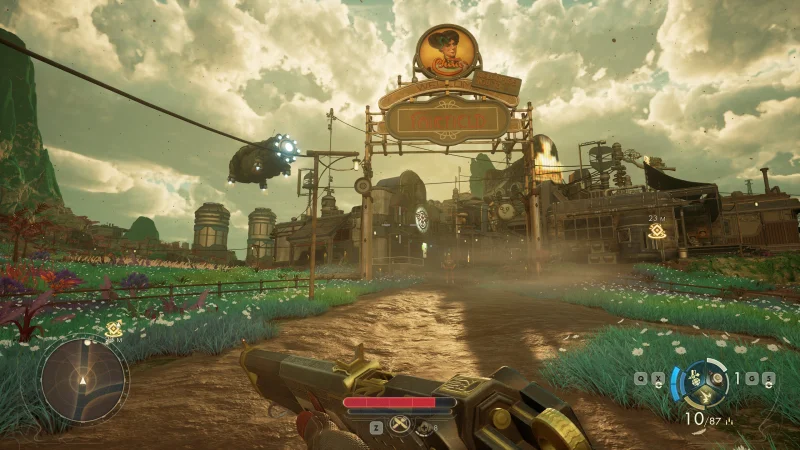Select the crossed fork and knife consumable icon
Viewport: 800px width, 450px height.
click(398, 425)
